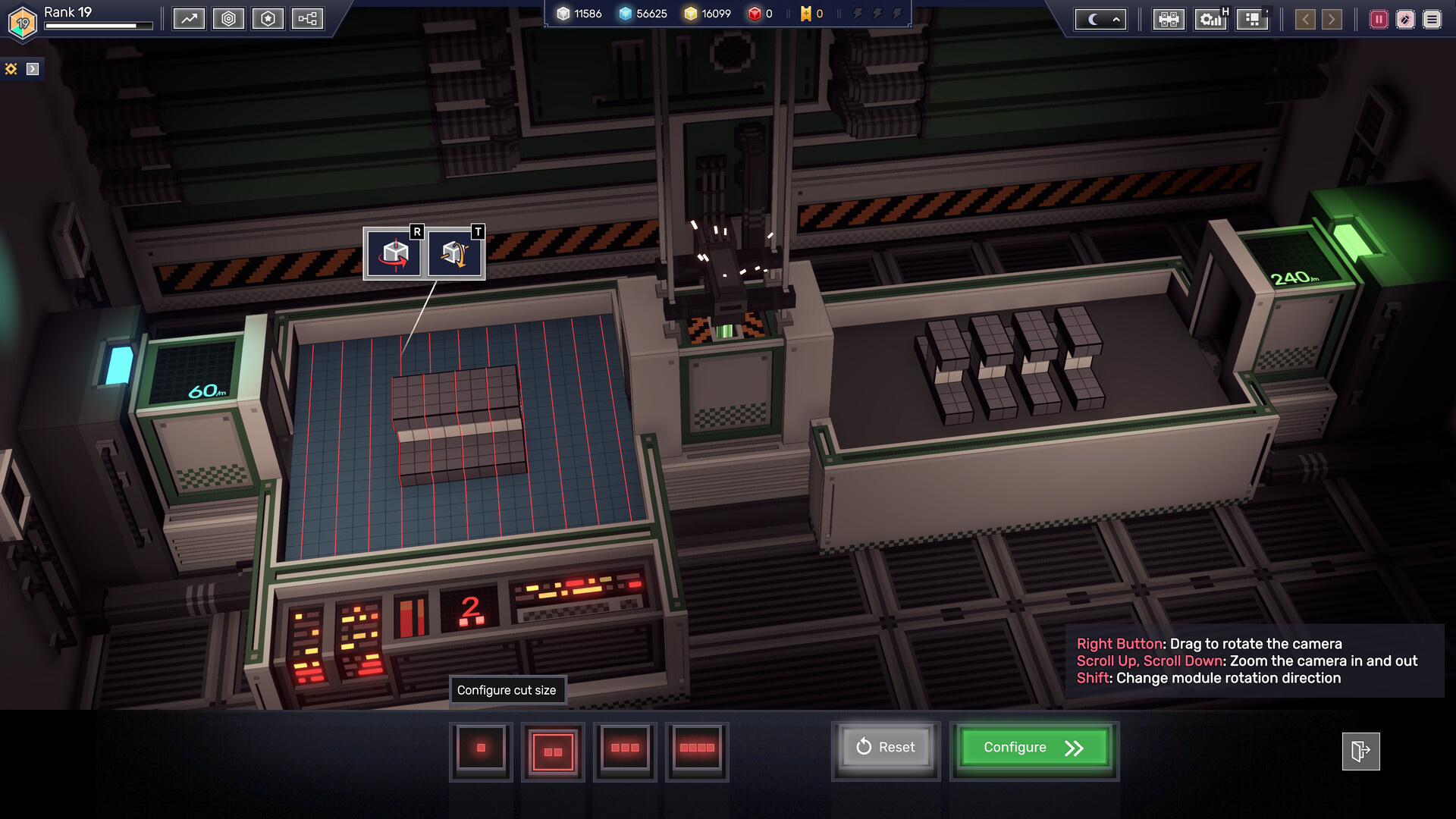Open the research tree icon
Screen dimensions: 1456x819
(x=307, y=19)
